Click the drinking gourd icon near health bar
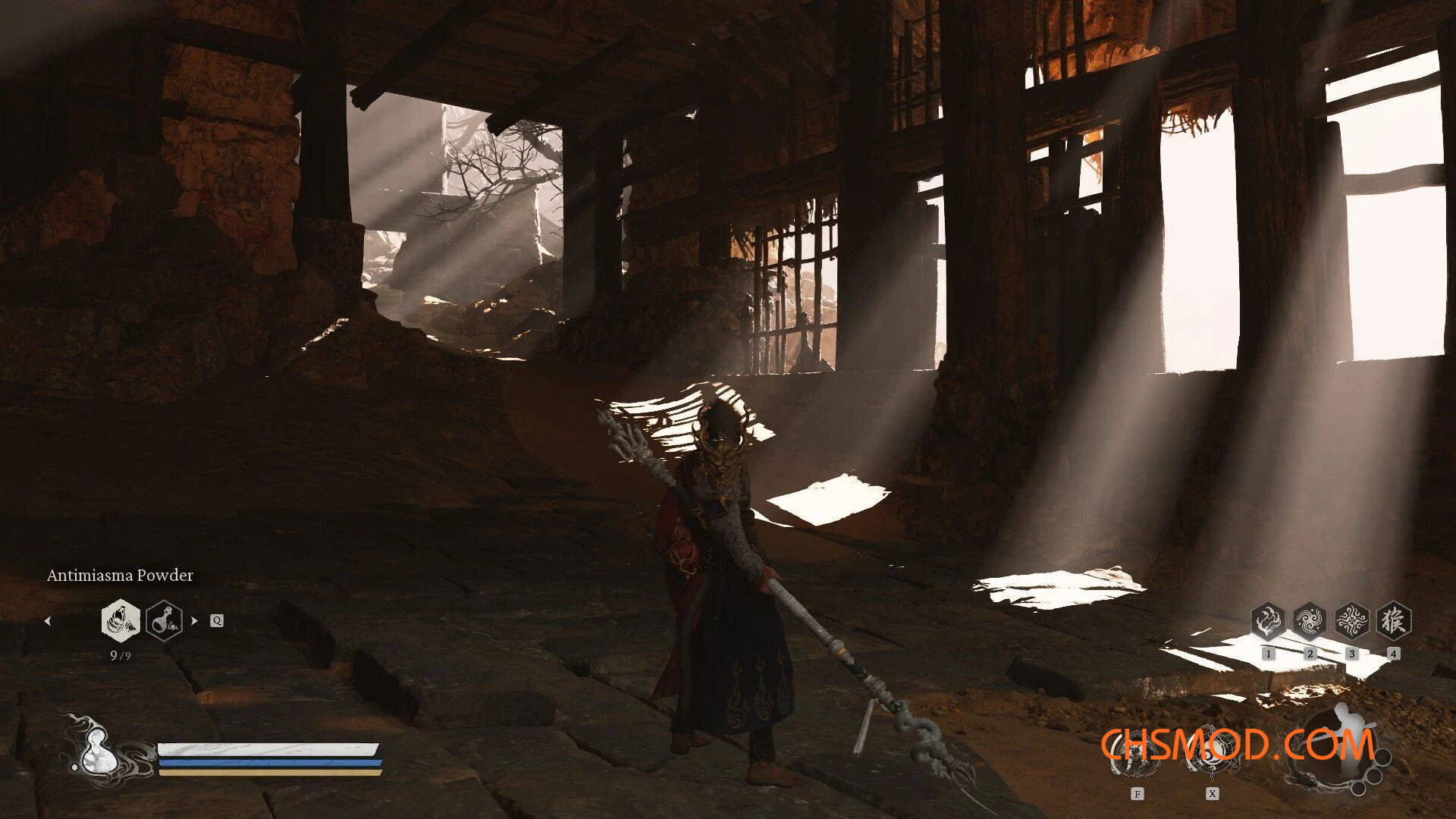Viewport: 1456px width, 819px height. [x=97, y=751]
